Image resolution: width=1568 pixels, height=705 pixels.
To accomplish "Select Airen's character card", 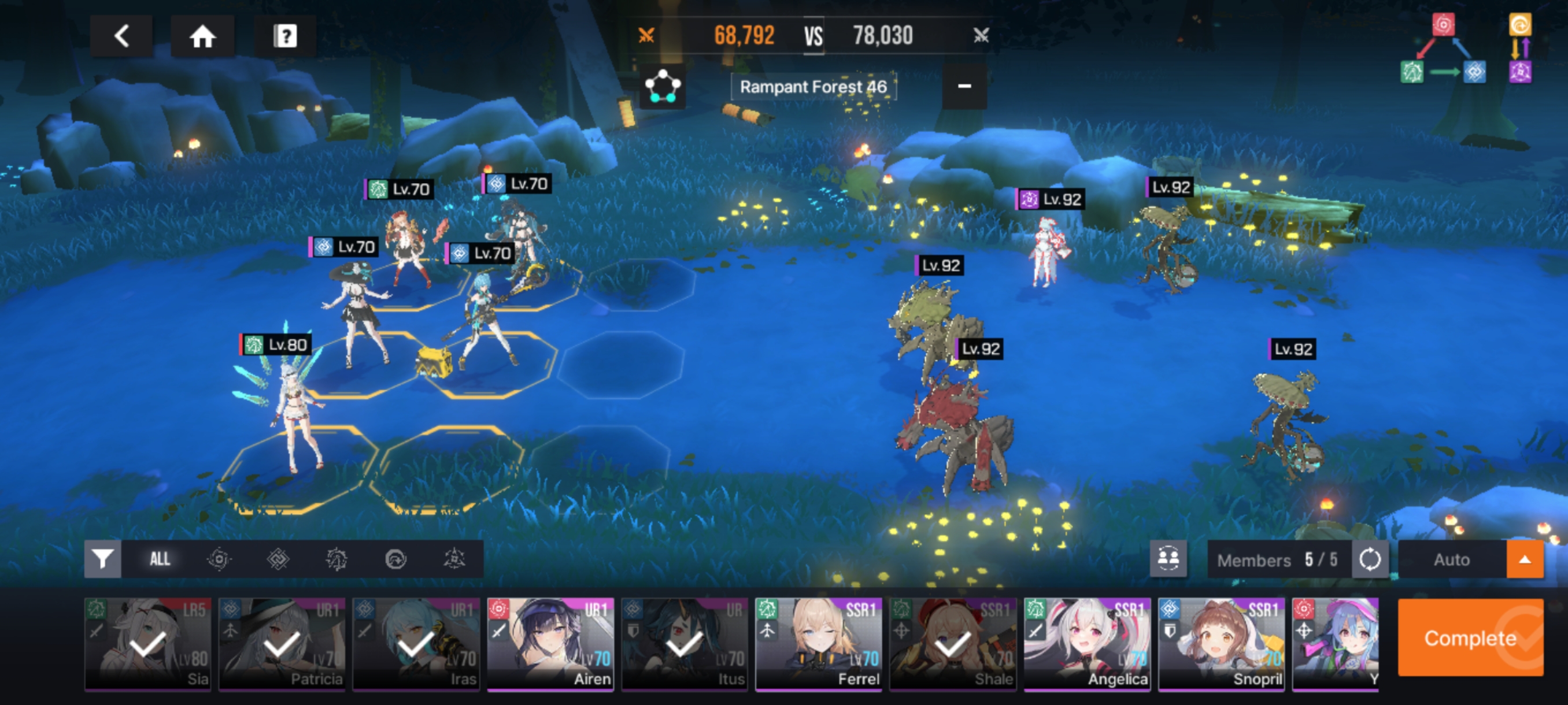I will click(550, 644).
